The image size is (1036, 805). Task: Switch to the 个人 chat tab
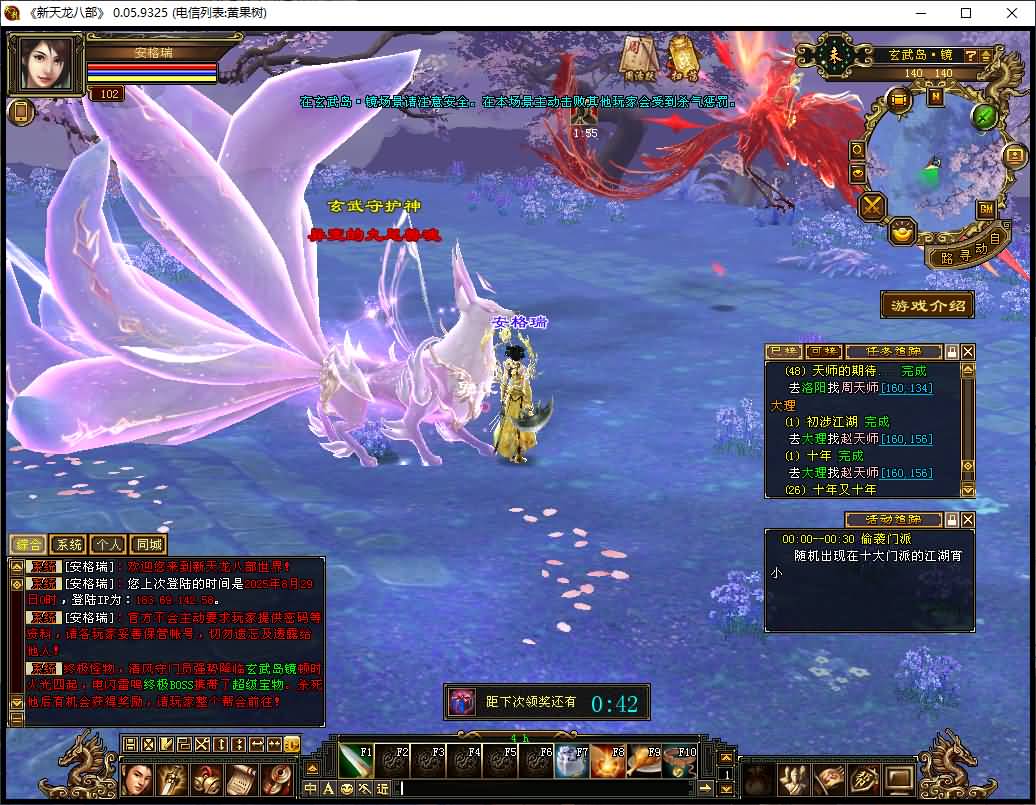click(x=108, y=544)
